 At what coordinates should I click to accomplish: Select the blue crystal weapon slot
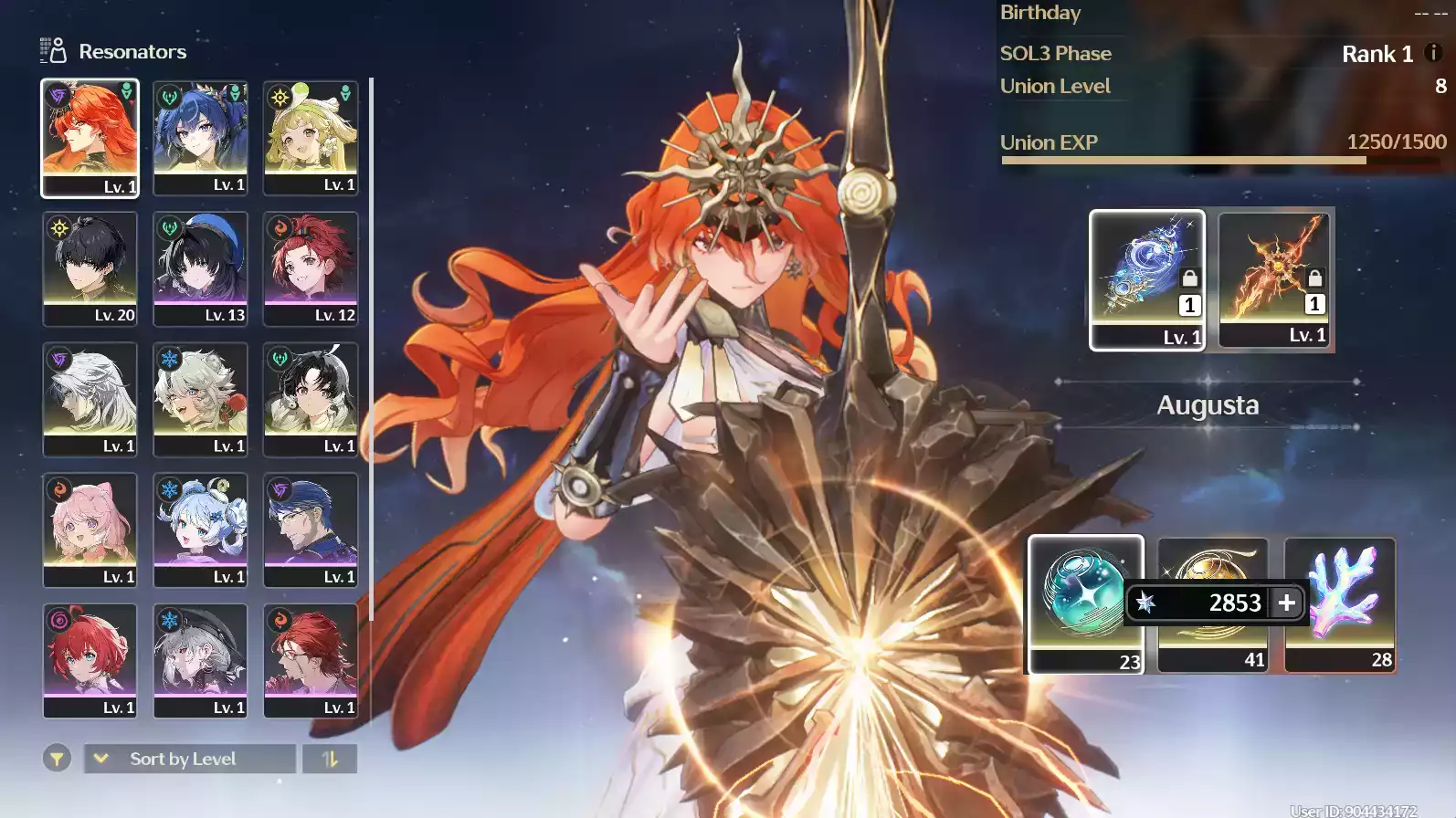tap(1147, 278)
